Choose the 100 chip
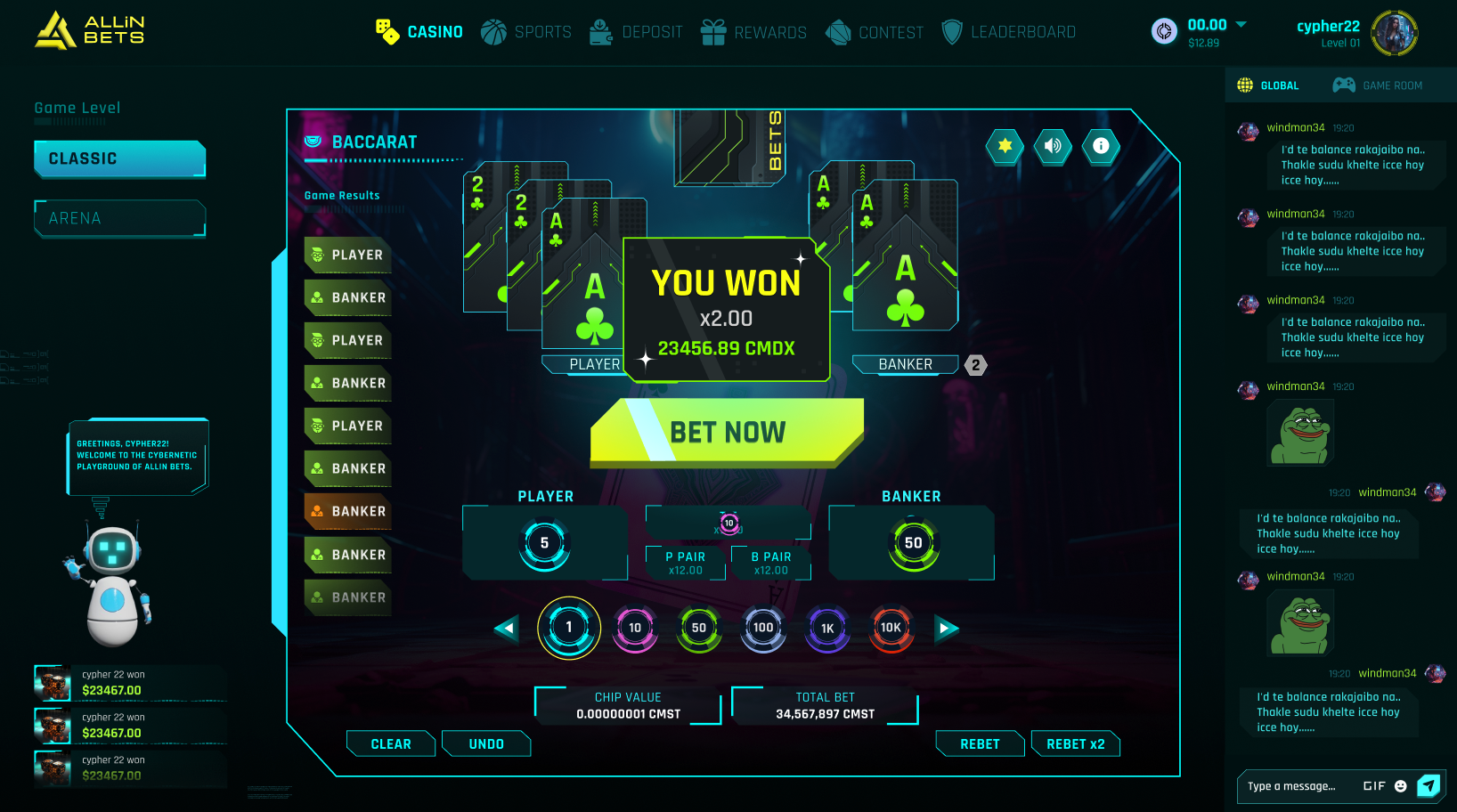1457x812 pixels. 763,628
